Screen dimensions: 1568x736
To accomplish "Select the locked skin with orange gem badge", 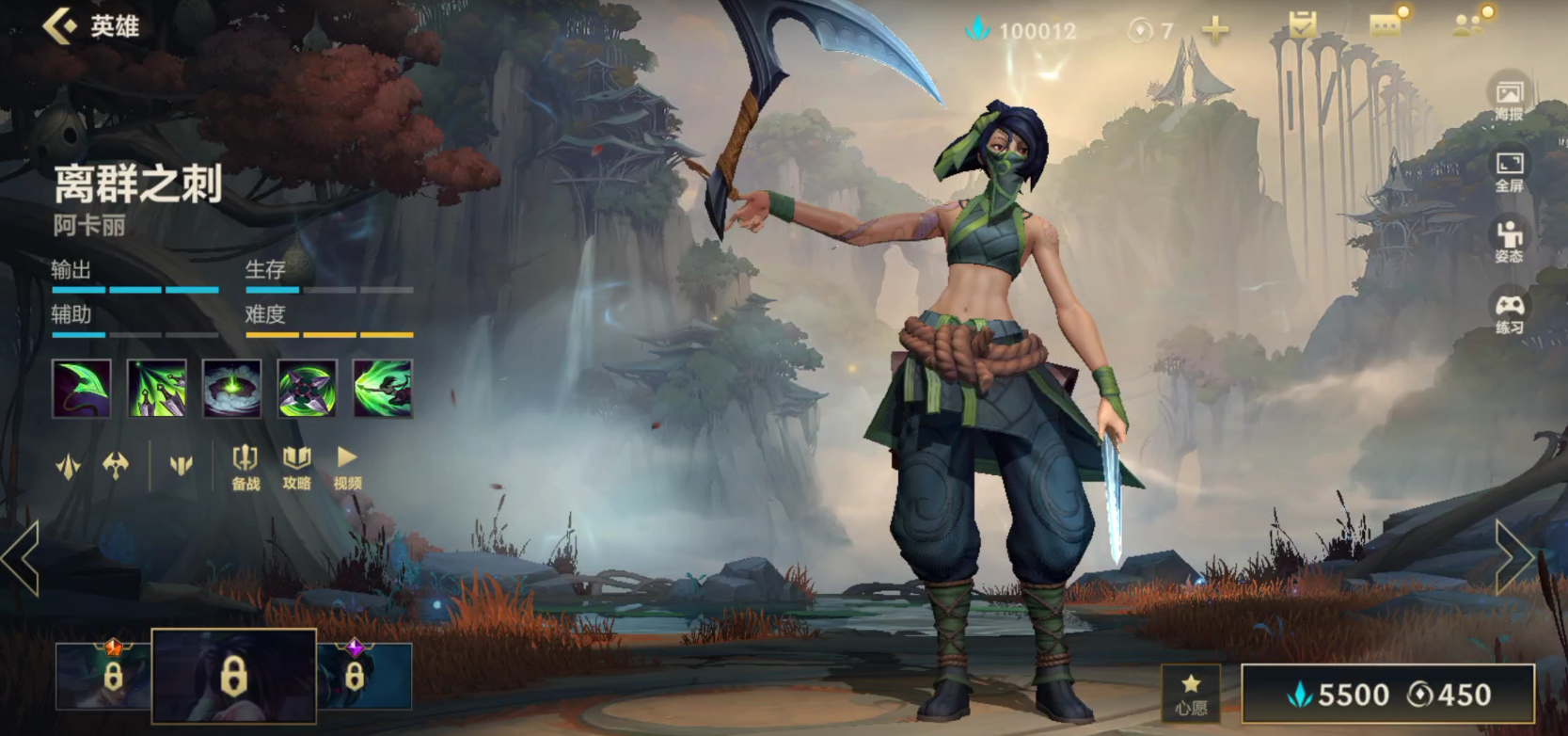I will (103, 675).
